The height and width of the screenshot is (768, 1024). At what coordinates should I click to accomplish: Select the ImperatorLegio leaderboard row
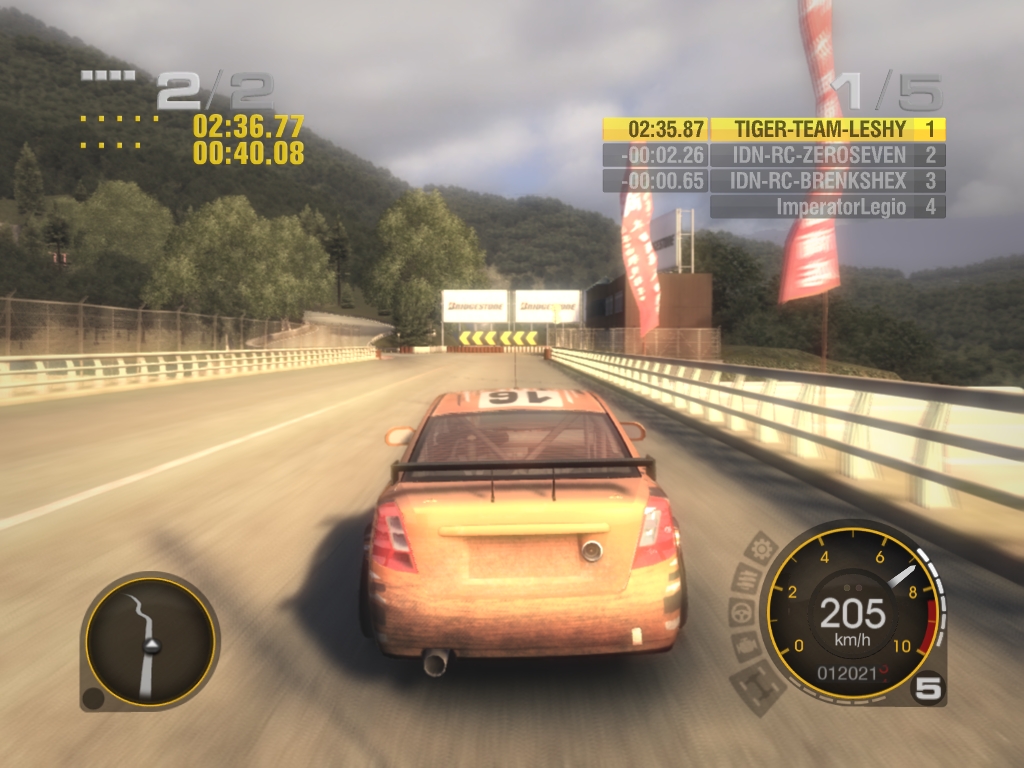tap(827, 207)
